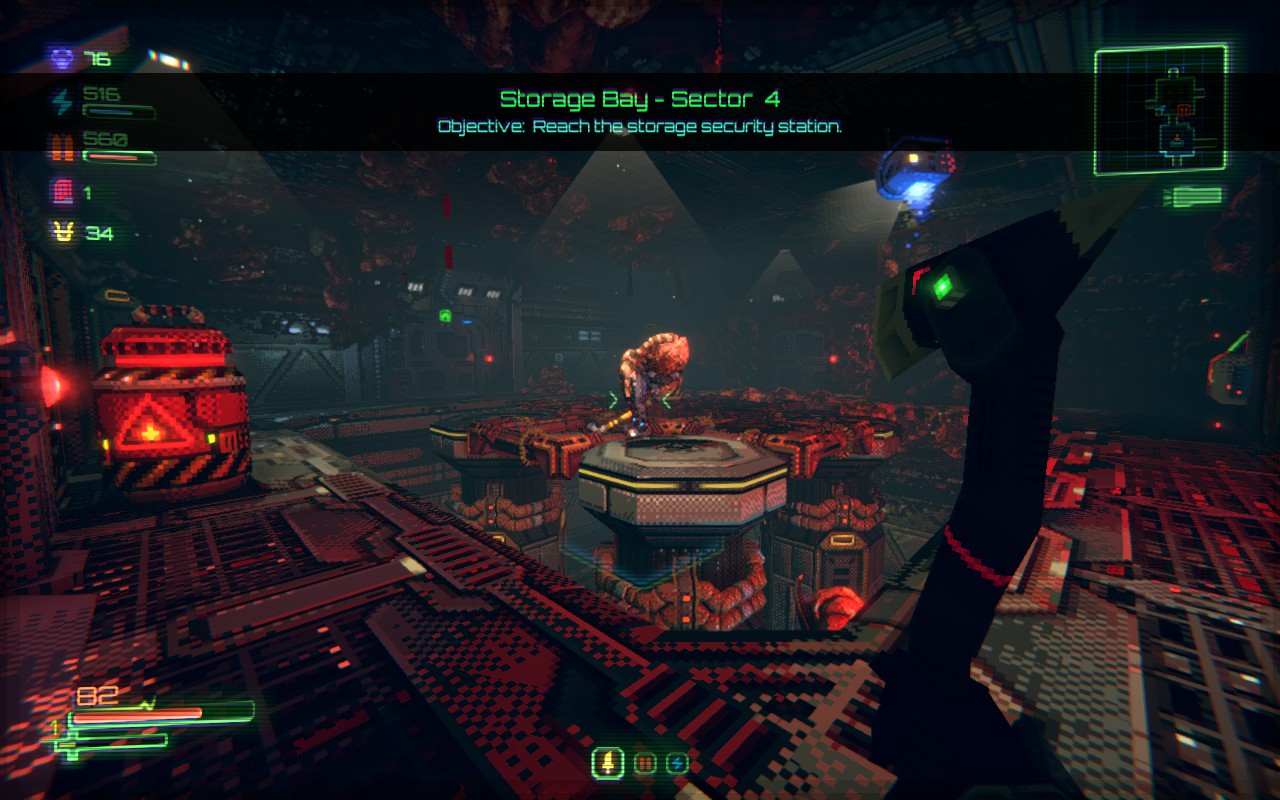Click the yellow currency icon

coord(63,233)
